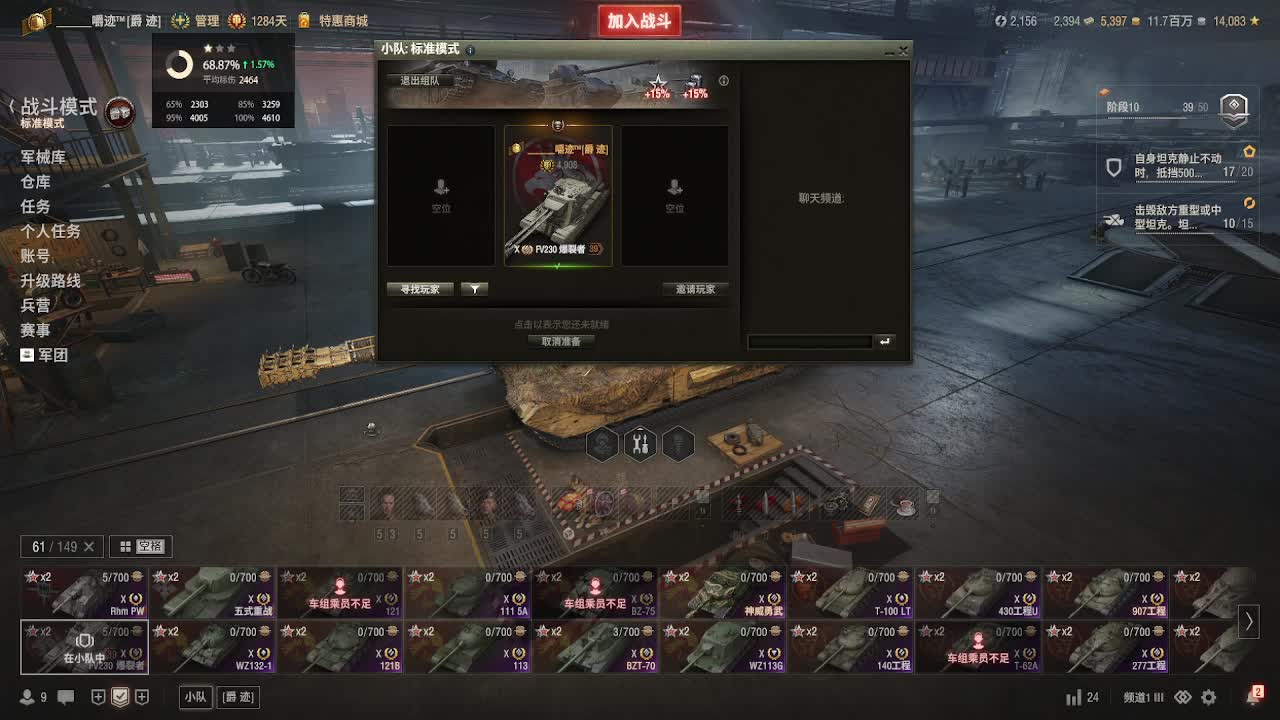Open the 兵营 barracks menu

[36, 305]
